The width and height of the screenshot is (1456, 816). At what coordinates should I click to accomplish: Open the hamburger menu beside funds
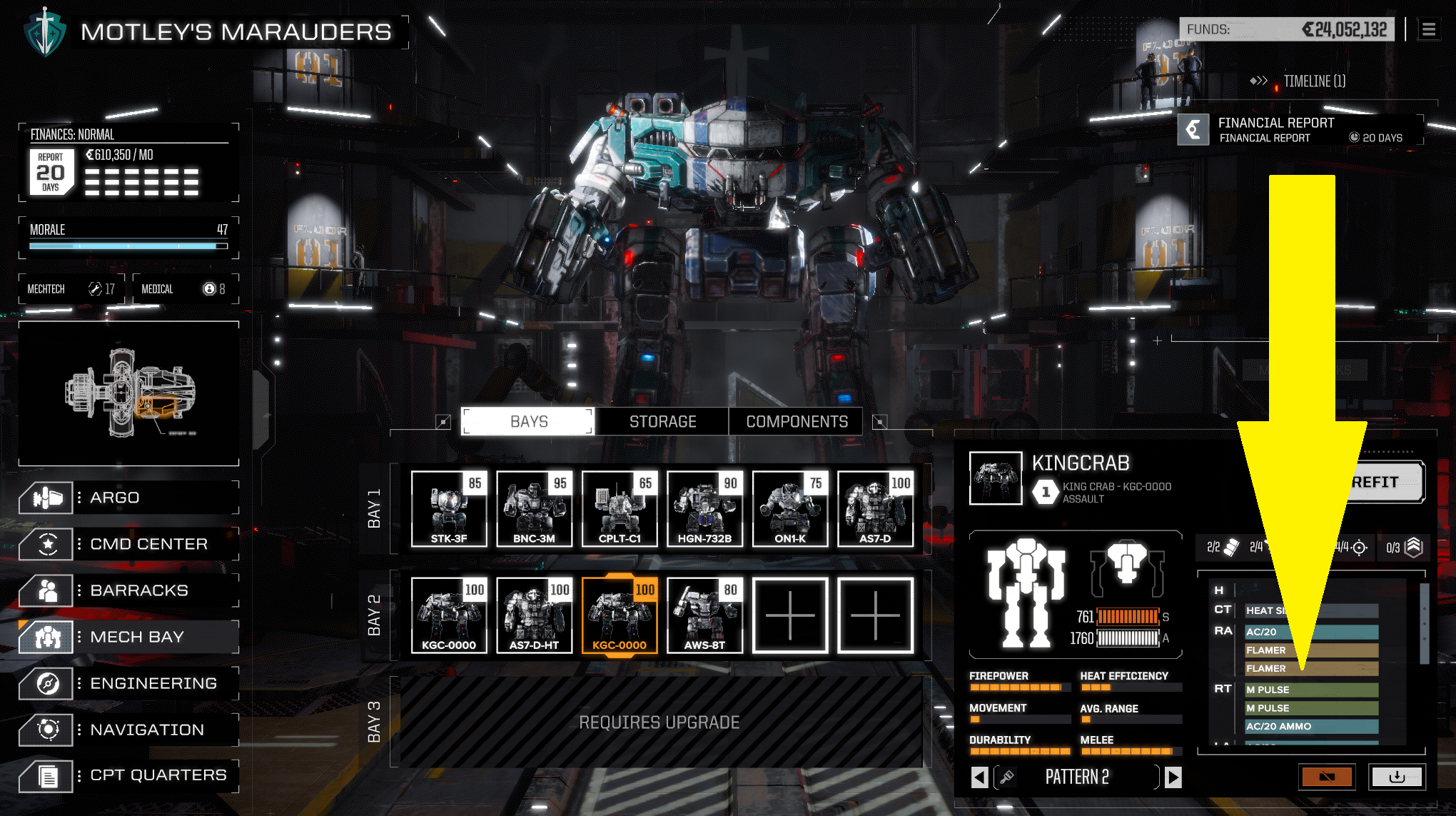click(x=1428, y=30)
